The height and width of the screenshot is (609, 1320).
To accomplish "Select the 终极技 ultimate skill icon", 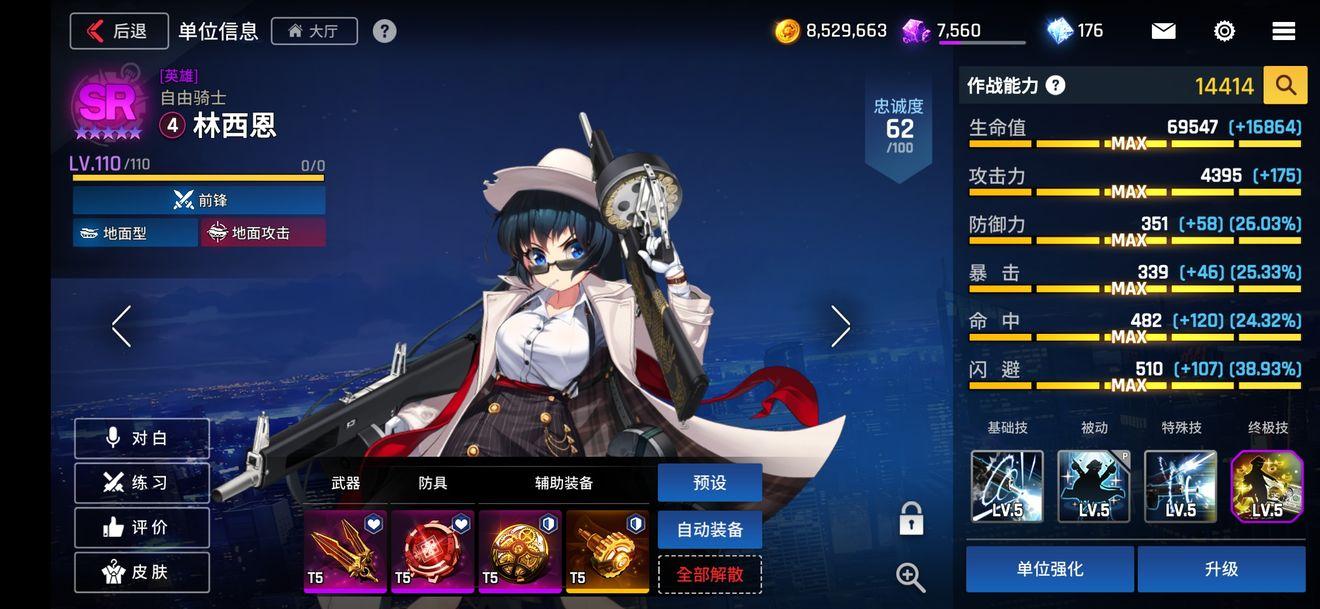I will [1266, 486].
